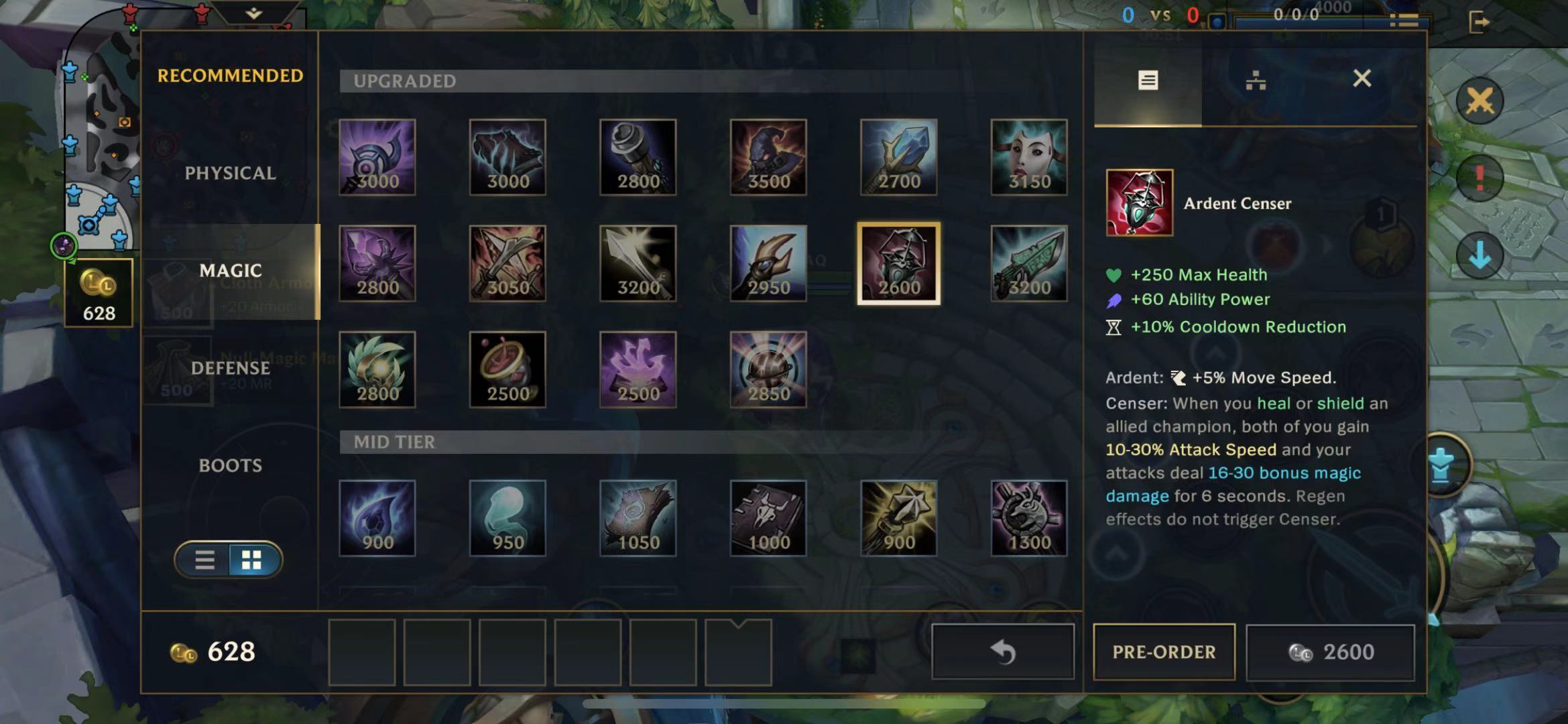The width and height of the screenshot is (1568, 724).
Task: Select the 3500 gold wizard hat item
Action: pos(768,158)
